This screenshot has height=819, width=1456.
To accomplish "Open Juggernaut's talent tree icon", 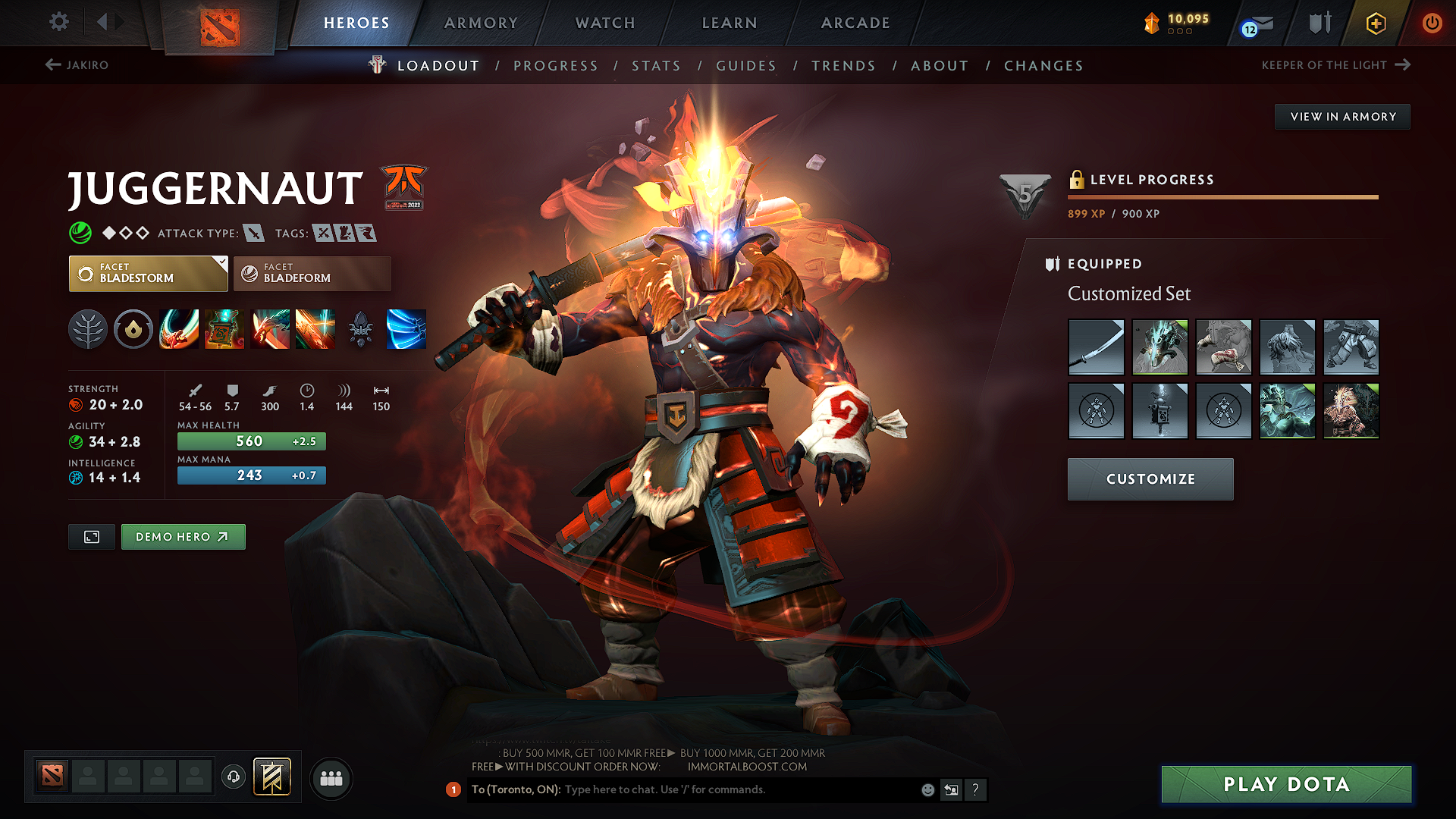I will tap(88, 329).
